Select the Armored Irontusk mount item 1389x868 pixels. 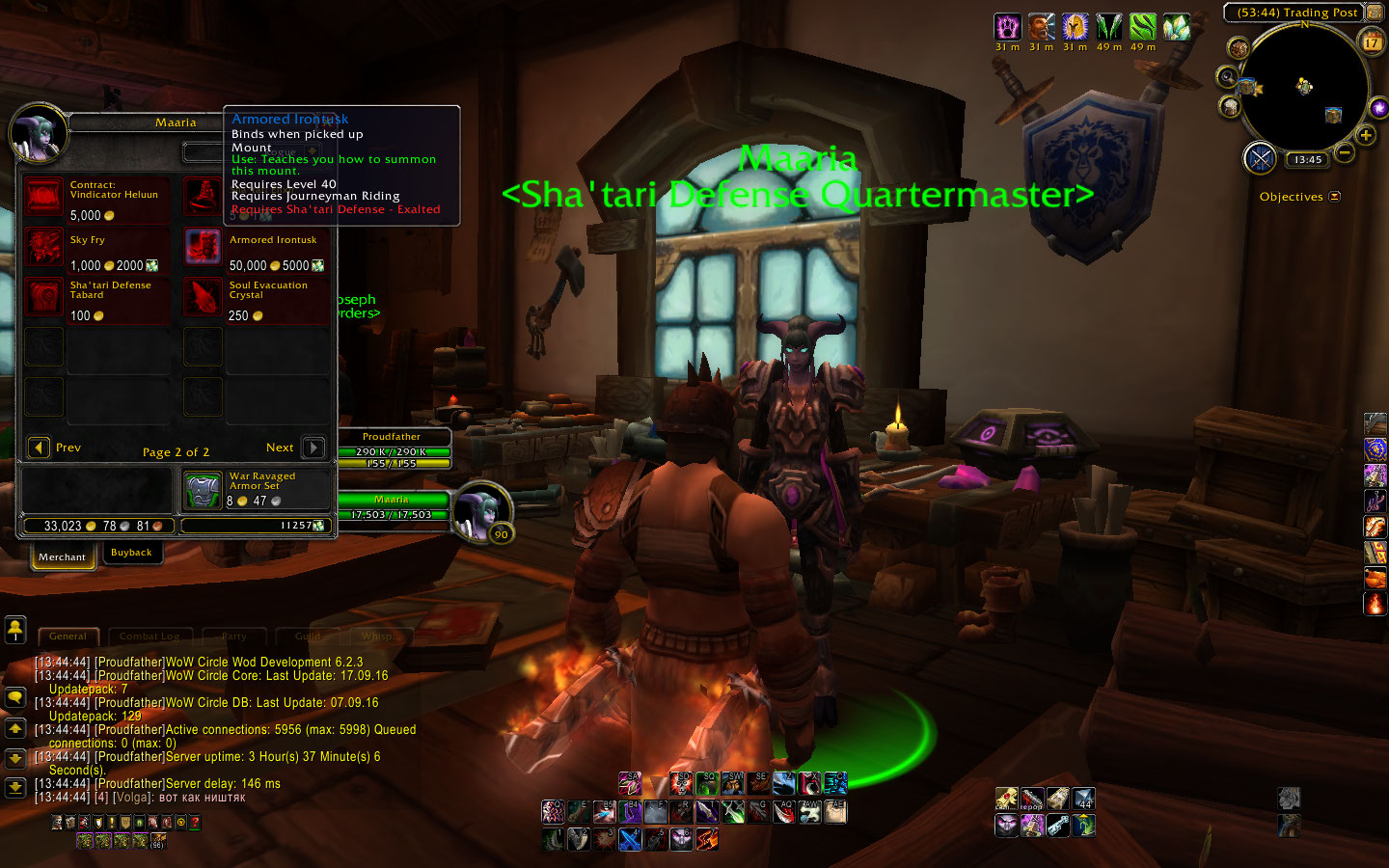click(203, 247)
